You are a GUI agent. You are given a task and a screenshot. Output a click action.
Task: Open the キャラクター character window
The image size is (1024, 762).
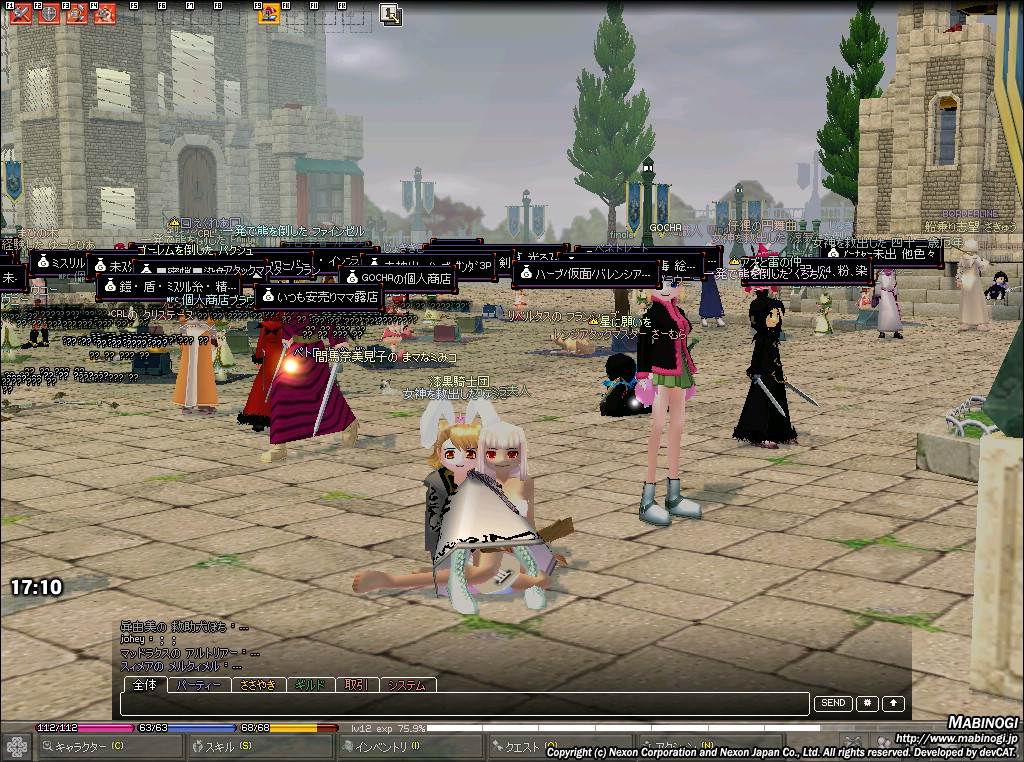tap(110, 746)
